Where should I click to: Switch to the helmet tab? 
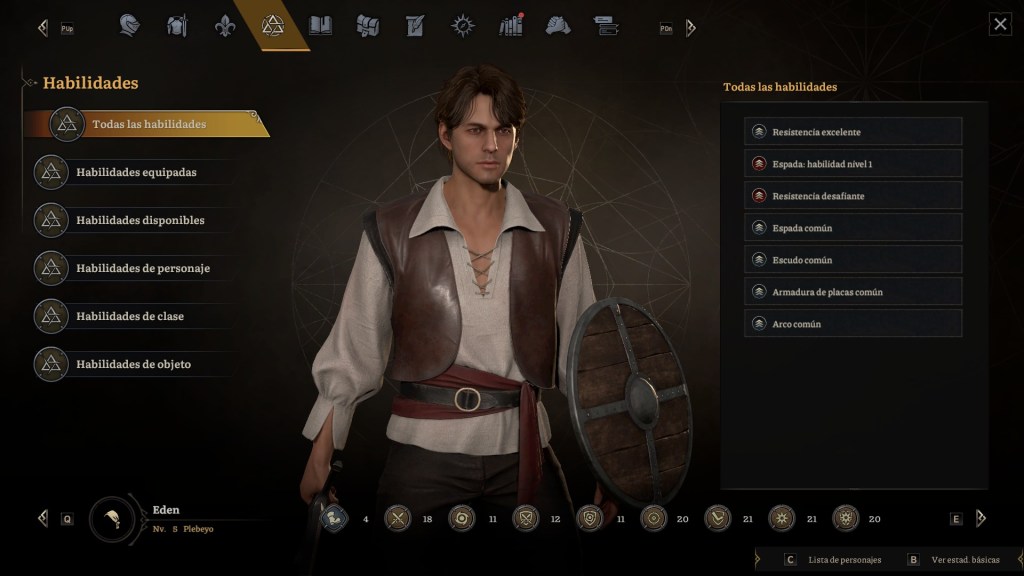[130, 25]
